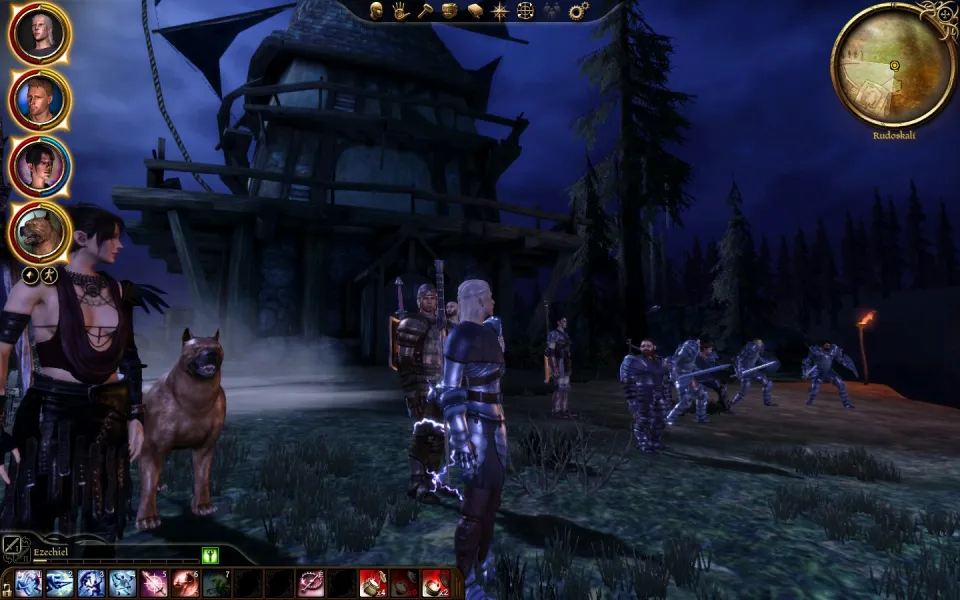Toggle the party hold position button
The image size is (960, 600).
tap(29, 275)
